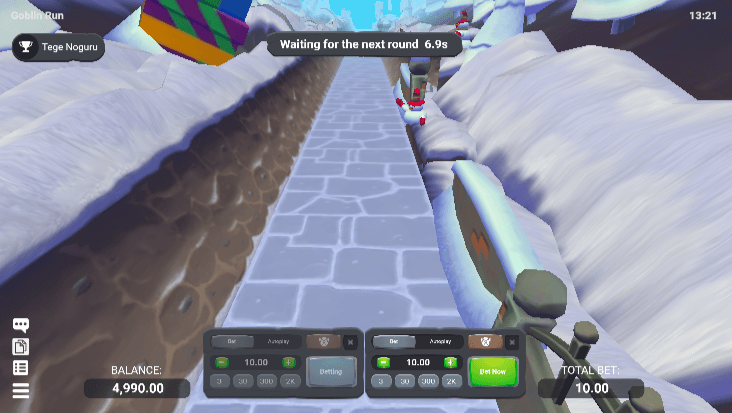Choose the 2K quick bet in right panel
Image resolution: width=732 pixels, height=413 pixels.
(x=451, y=381)
